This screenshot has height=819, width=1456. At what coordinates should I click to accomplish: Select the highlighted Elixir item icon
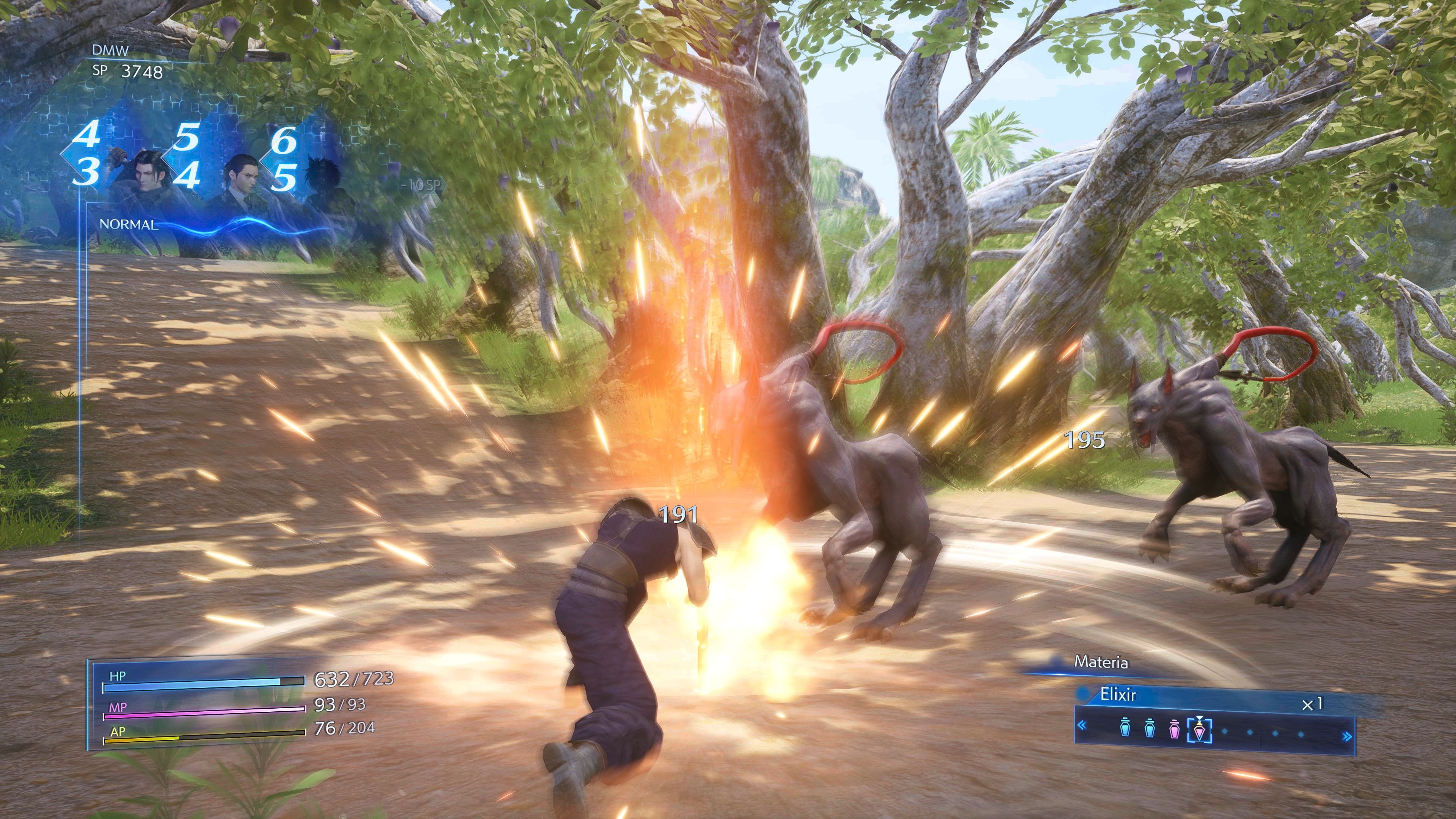click(1199, 730)
